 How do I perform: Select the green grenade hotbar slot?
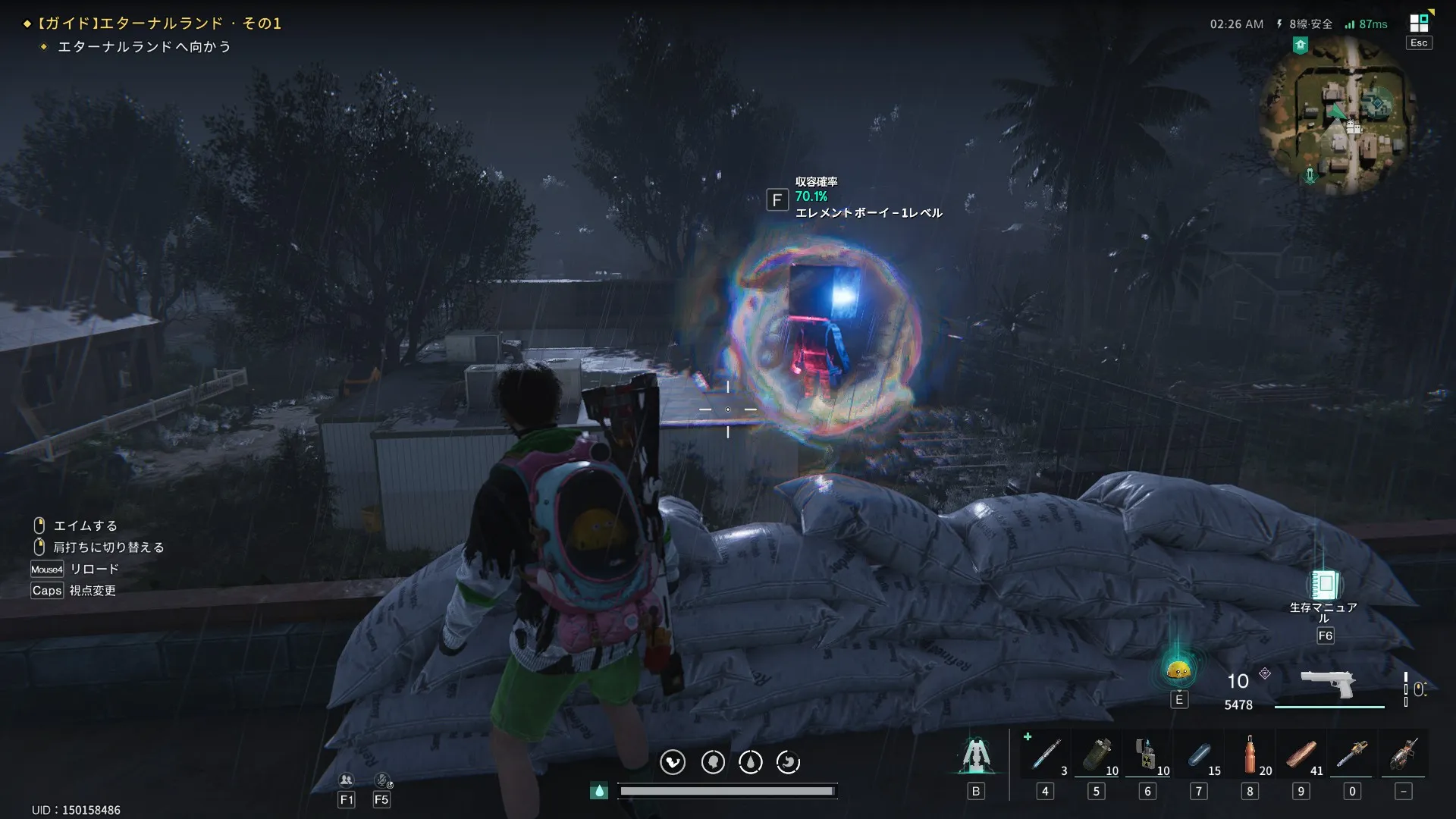coord(1097,755)
